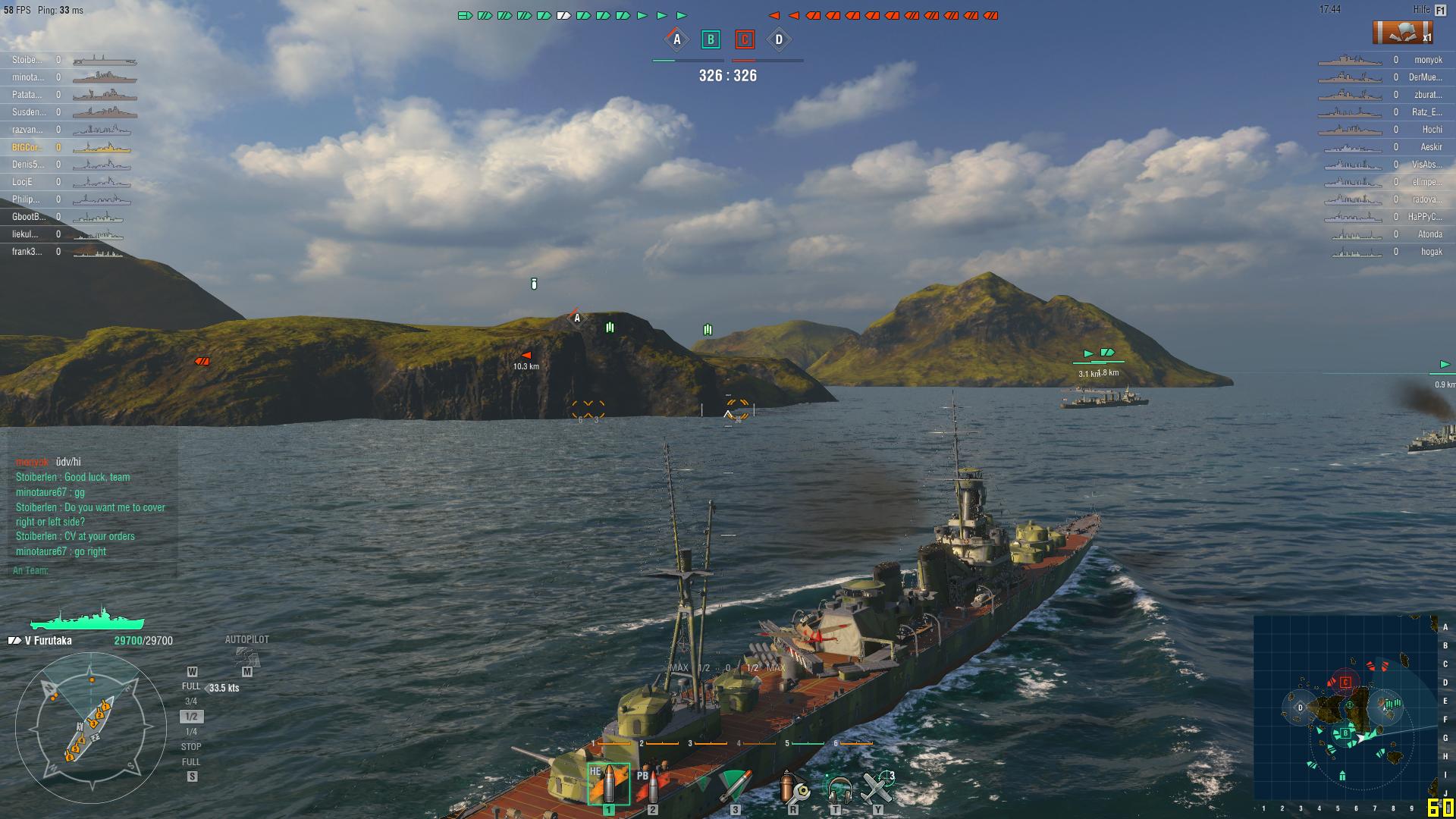
Task: Launch the fighter aircraft consumable
Action: coord(878,787)
